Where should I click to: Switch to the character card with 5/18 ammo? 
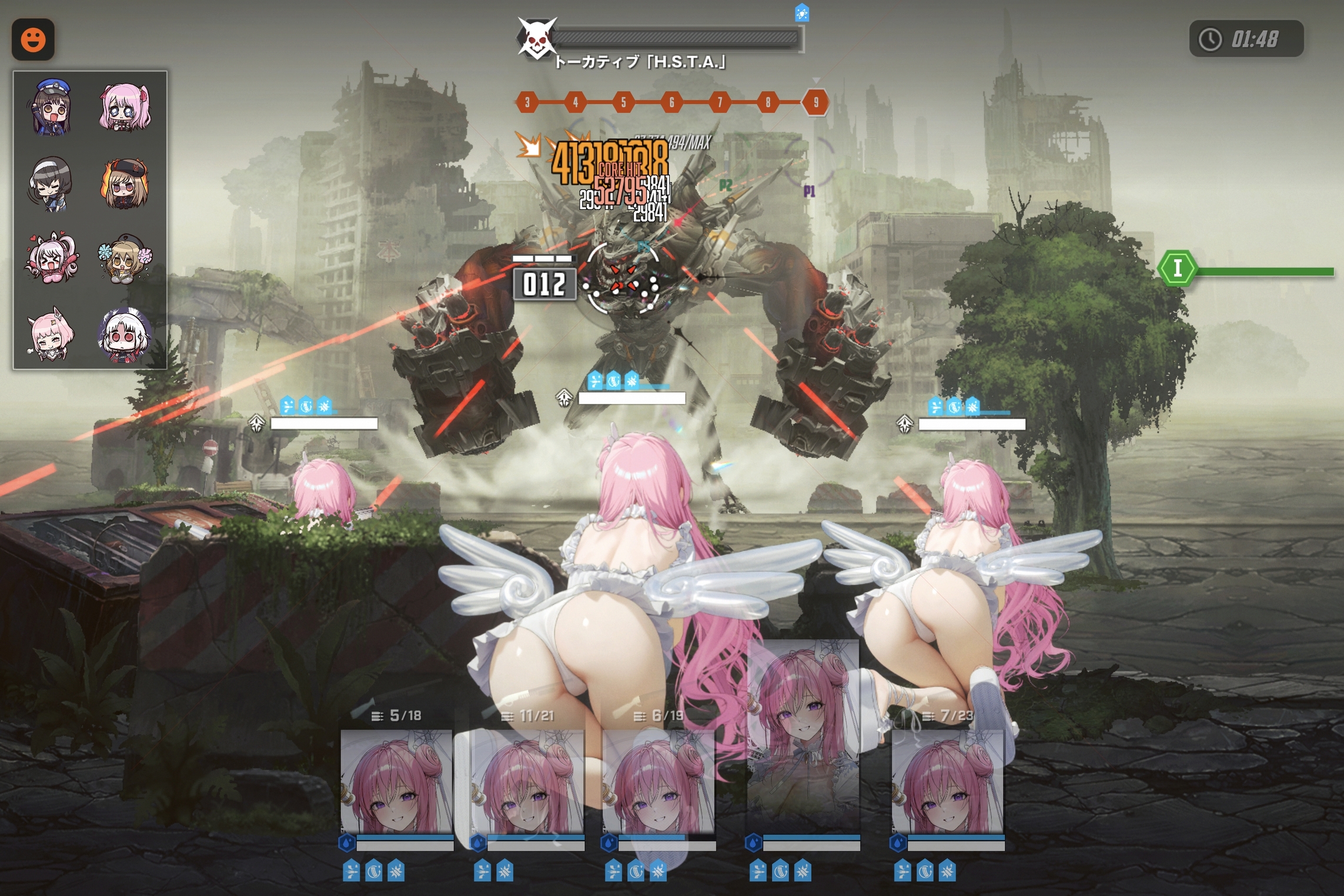pyautogui.click(x=397, y=782)
